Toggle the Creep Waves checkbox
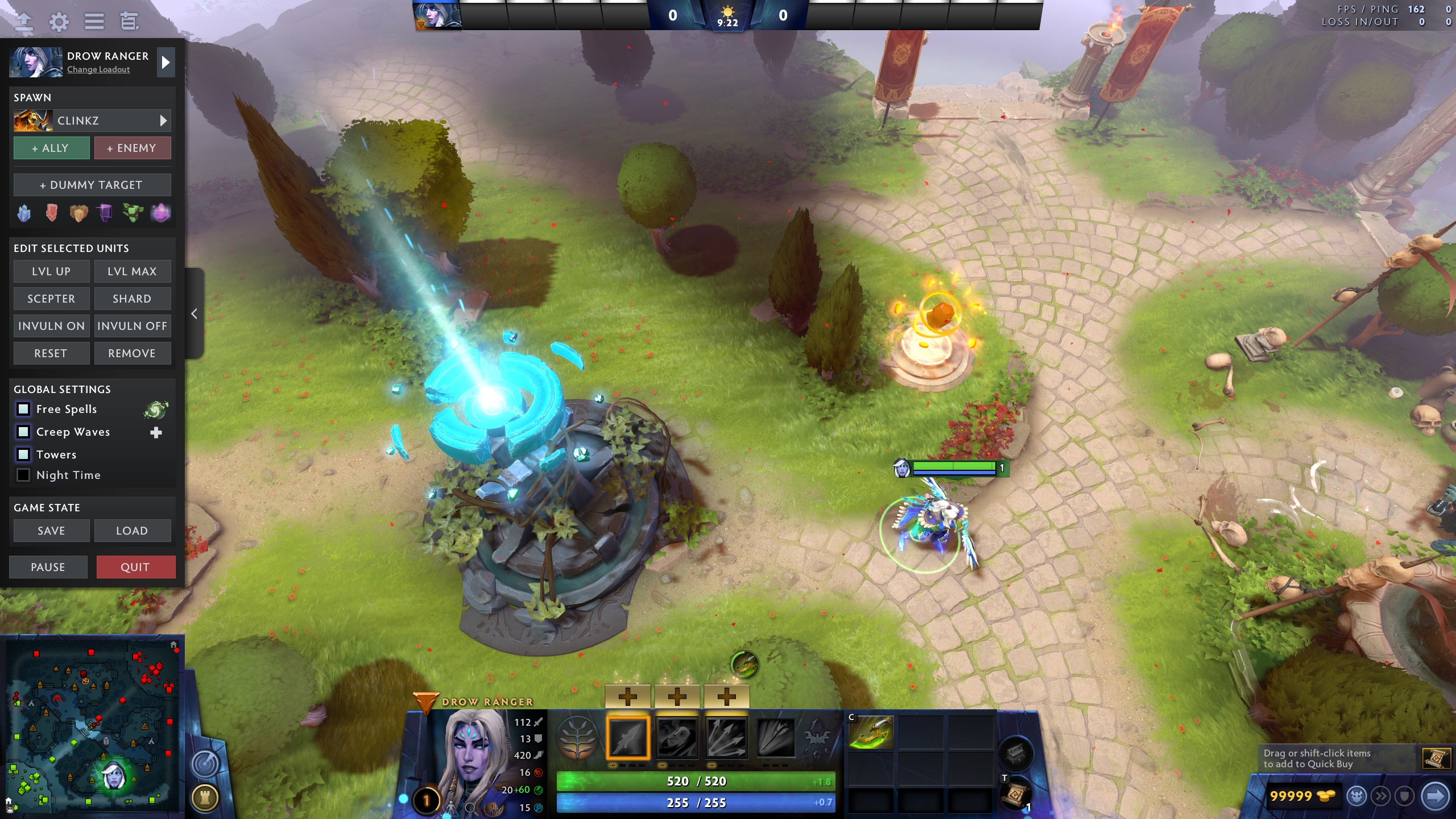1456x819 pixels. point(23,432)
